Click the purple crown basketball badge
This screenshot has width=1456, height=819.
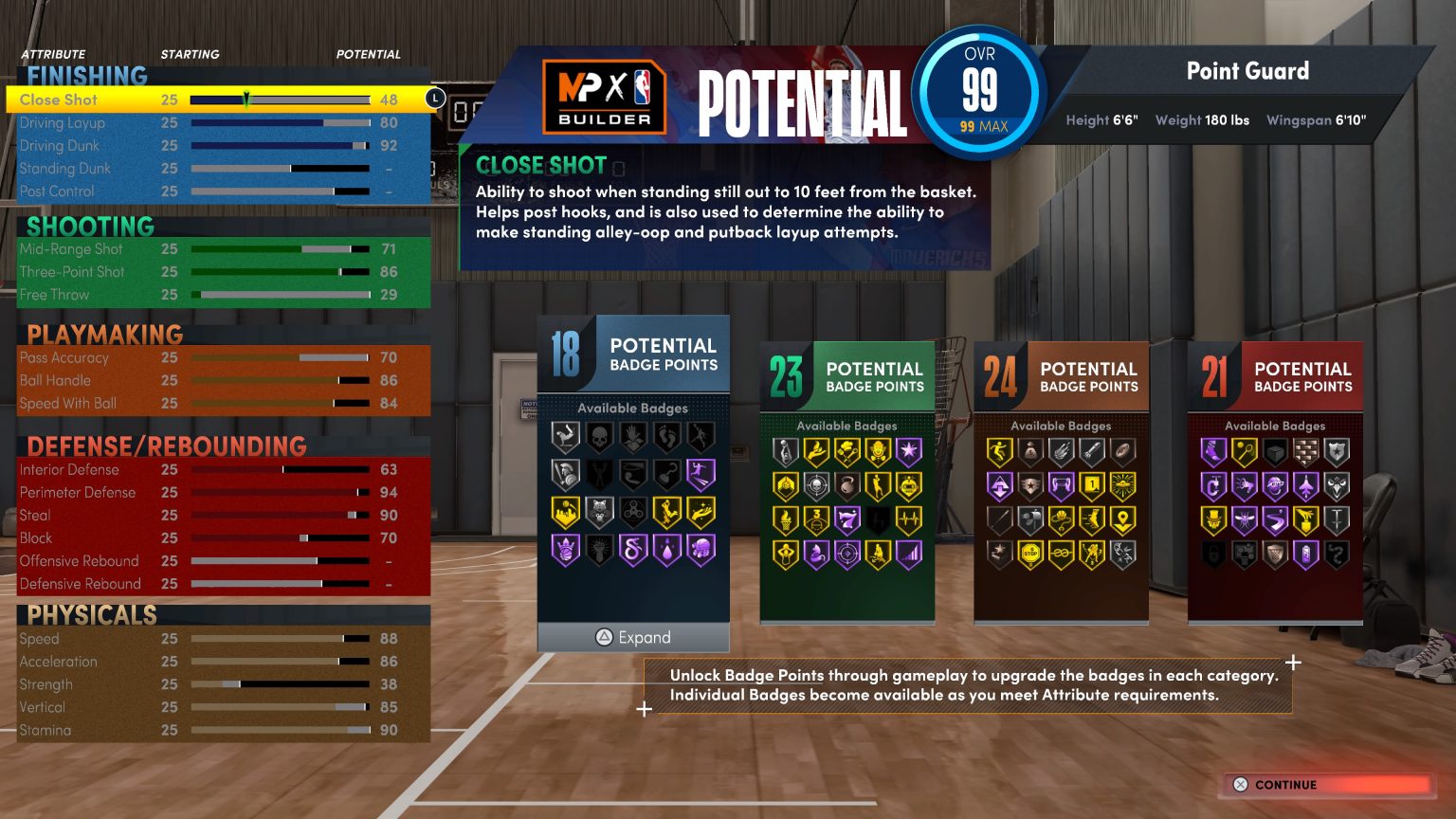[564, 549]
